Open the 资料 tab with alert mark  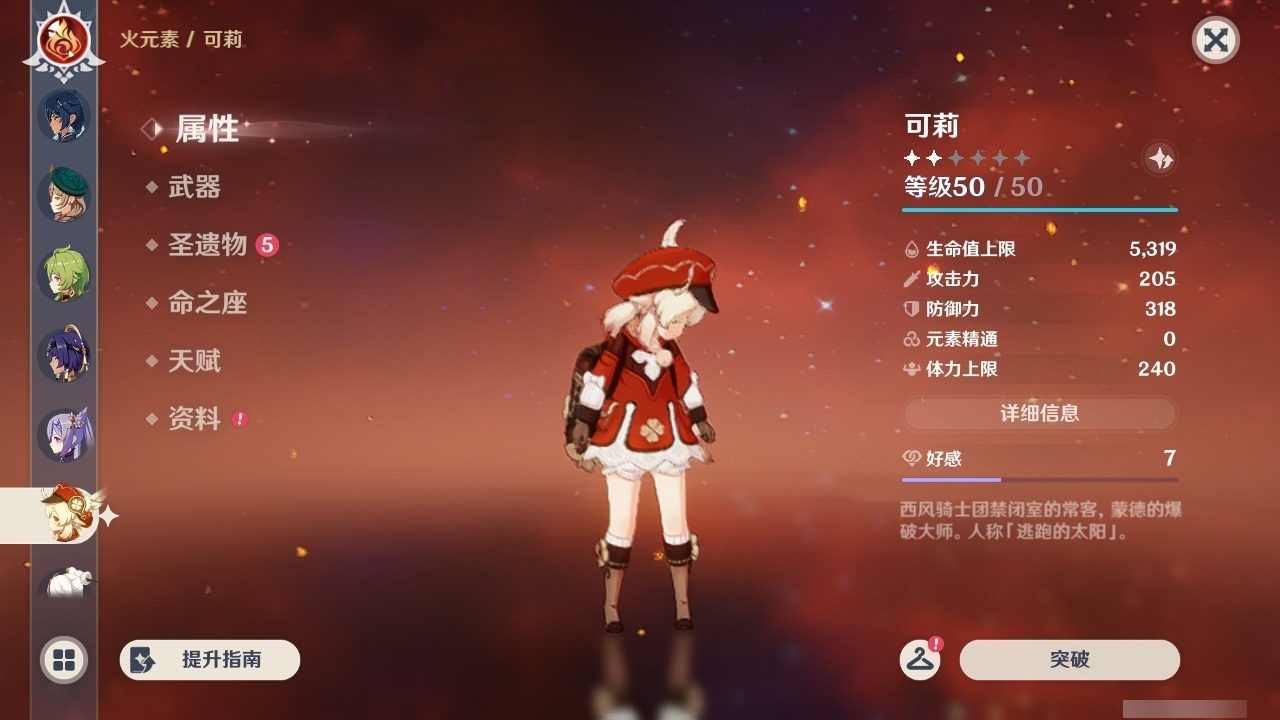[x=197, y=420]
